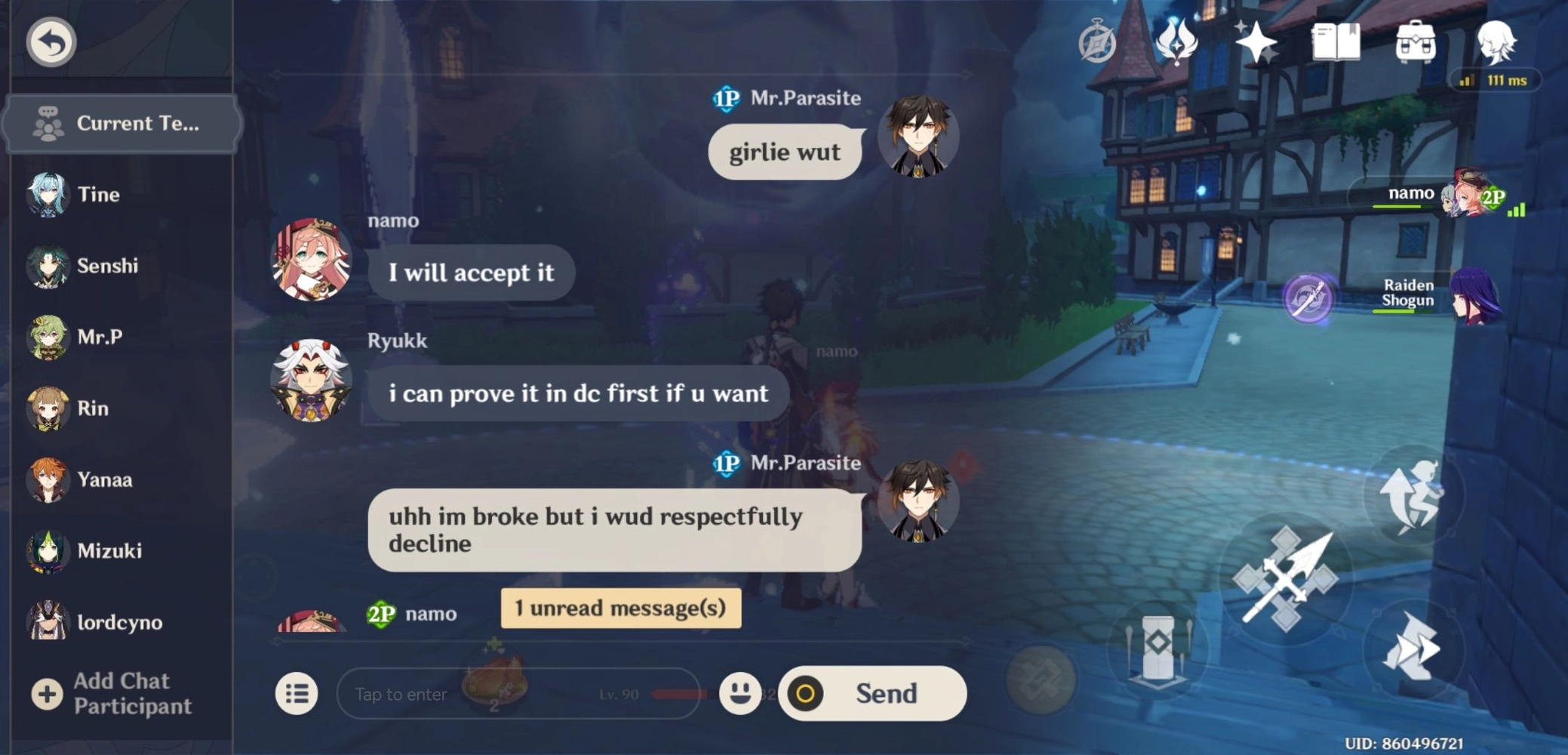Viewport: 1568px width, 755px height.
Task: Open the emoji picker smiley icon
Action: 740,693
